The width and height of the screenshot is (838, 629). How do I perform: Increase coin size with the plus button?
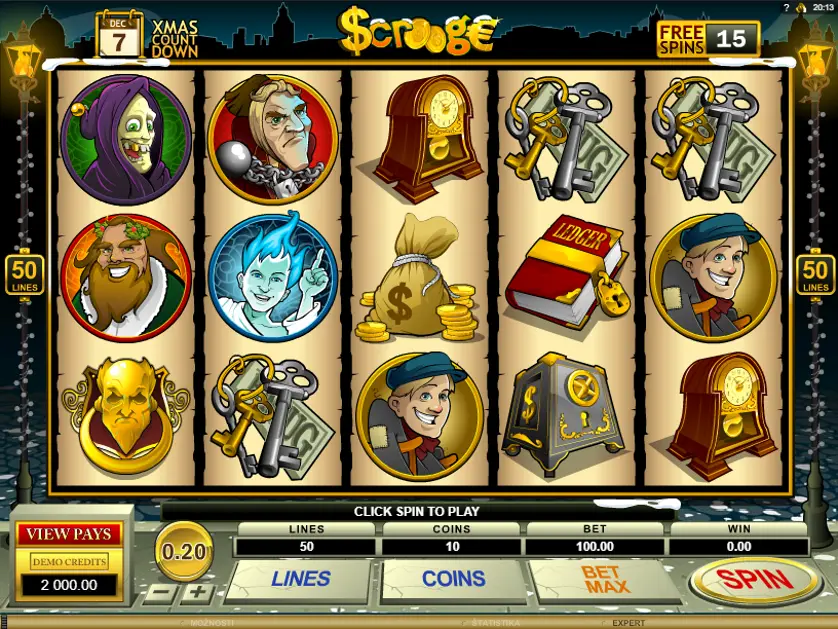point(198,592)
